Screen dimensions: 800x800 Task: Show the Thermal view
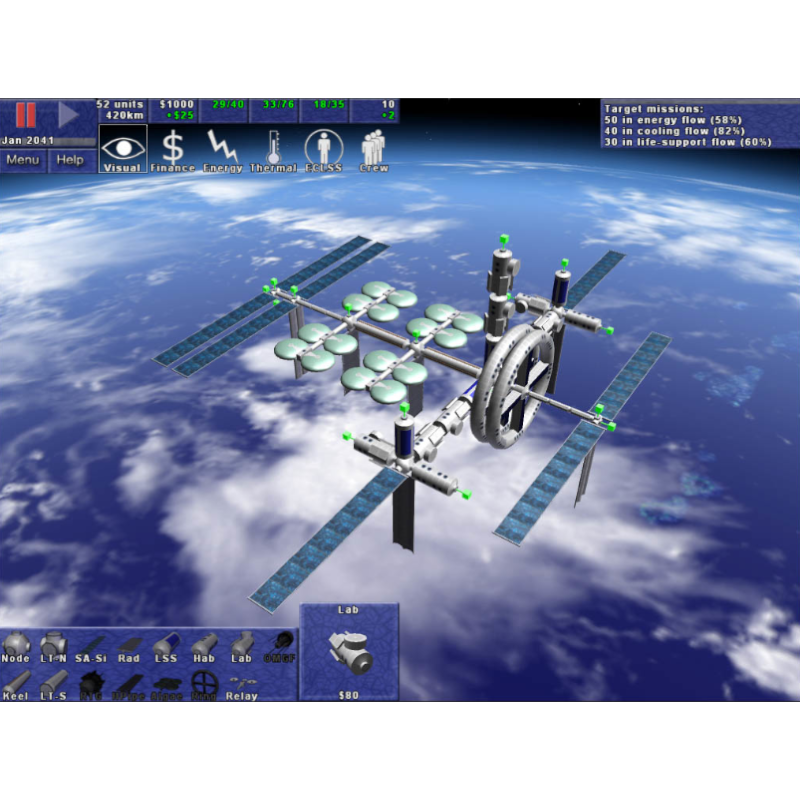click(x=273, y=150)
